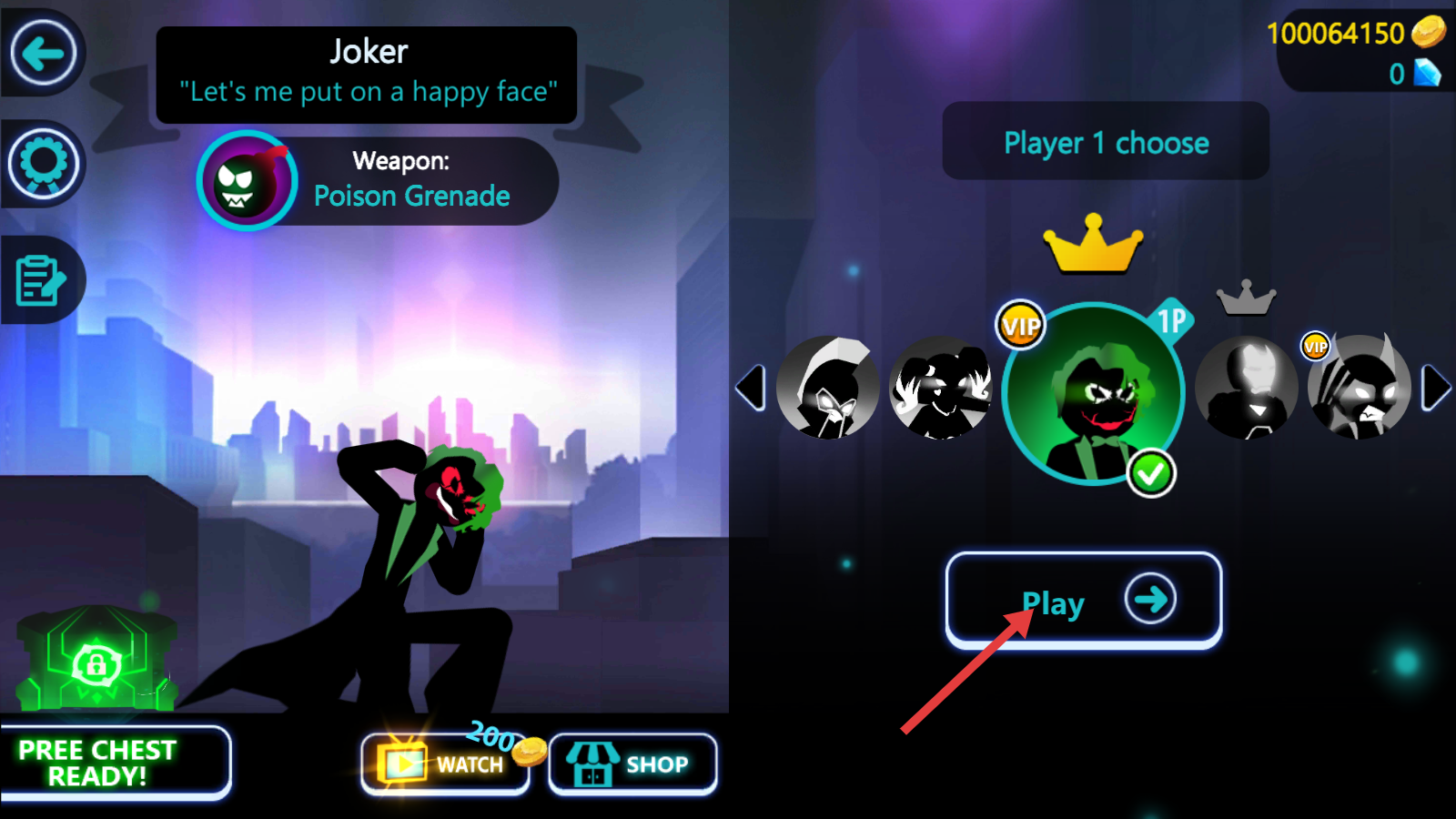1456x819 pixels.
Task: Click the blue gem currency icon
Action: tap(1427, 73)
